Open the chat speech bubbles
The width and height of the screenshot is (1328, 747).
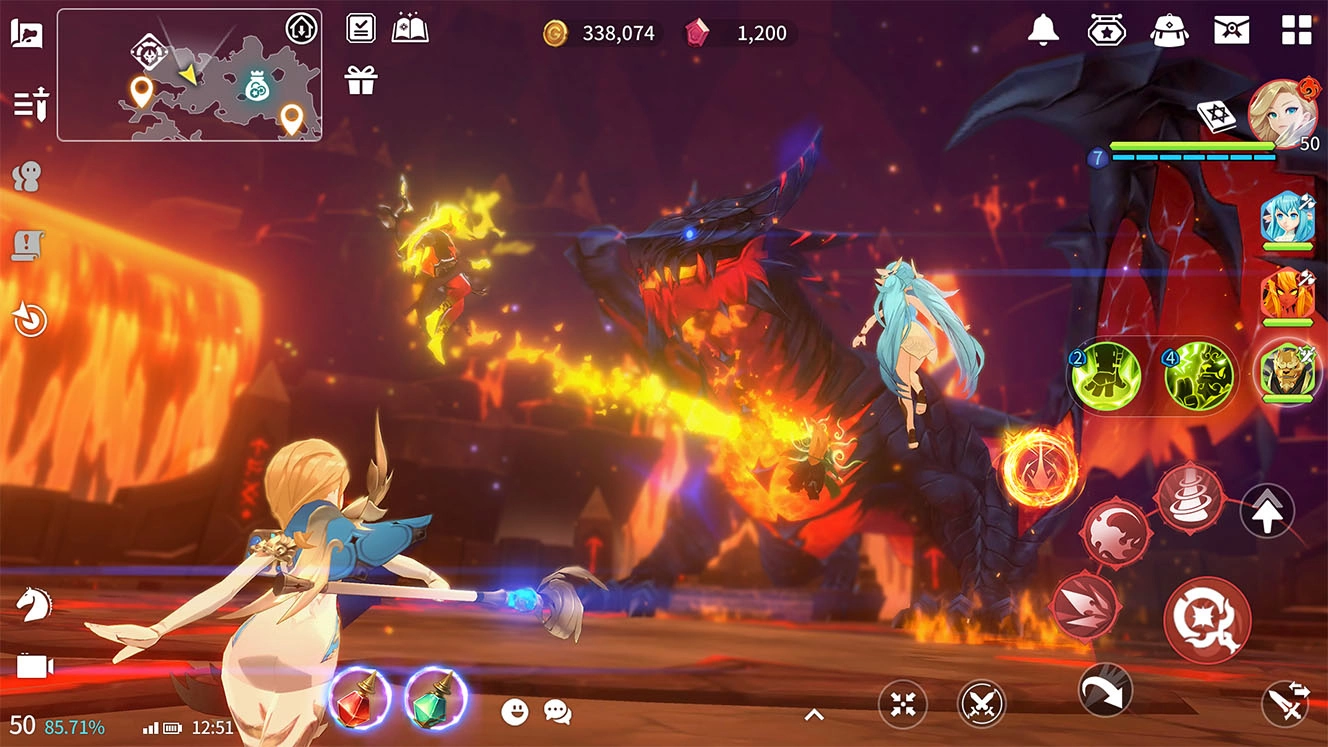(x=557, y=711)
